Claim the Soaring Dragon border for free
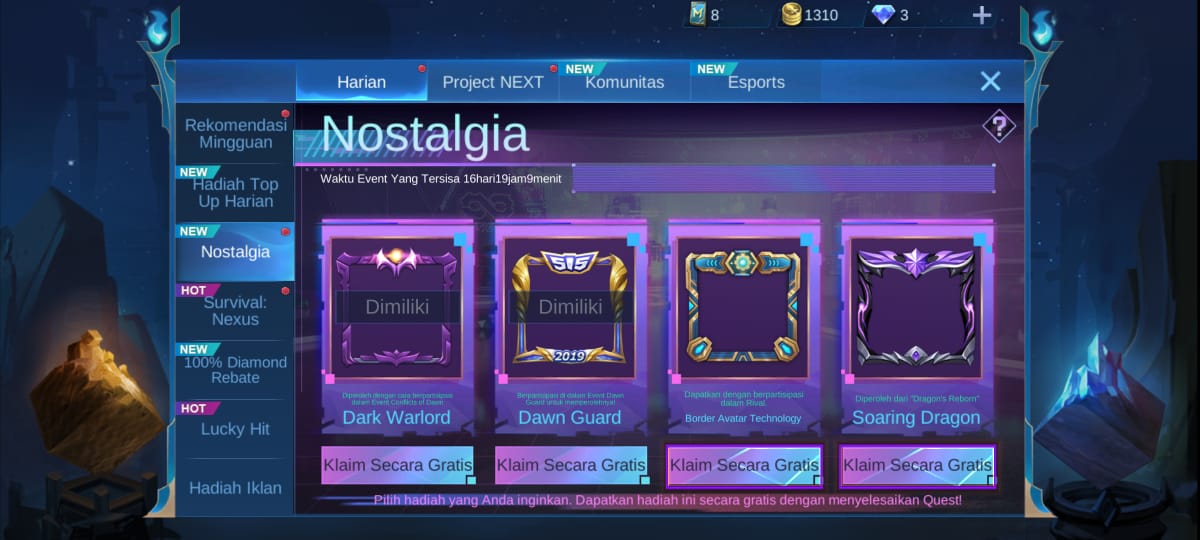 pos(917,465)
